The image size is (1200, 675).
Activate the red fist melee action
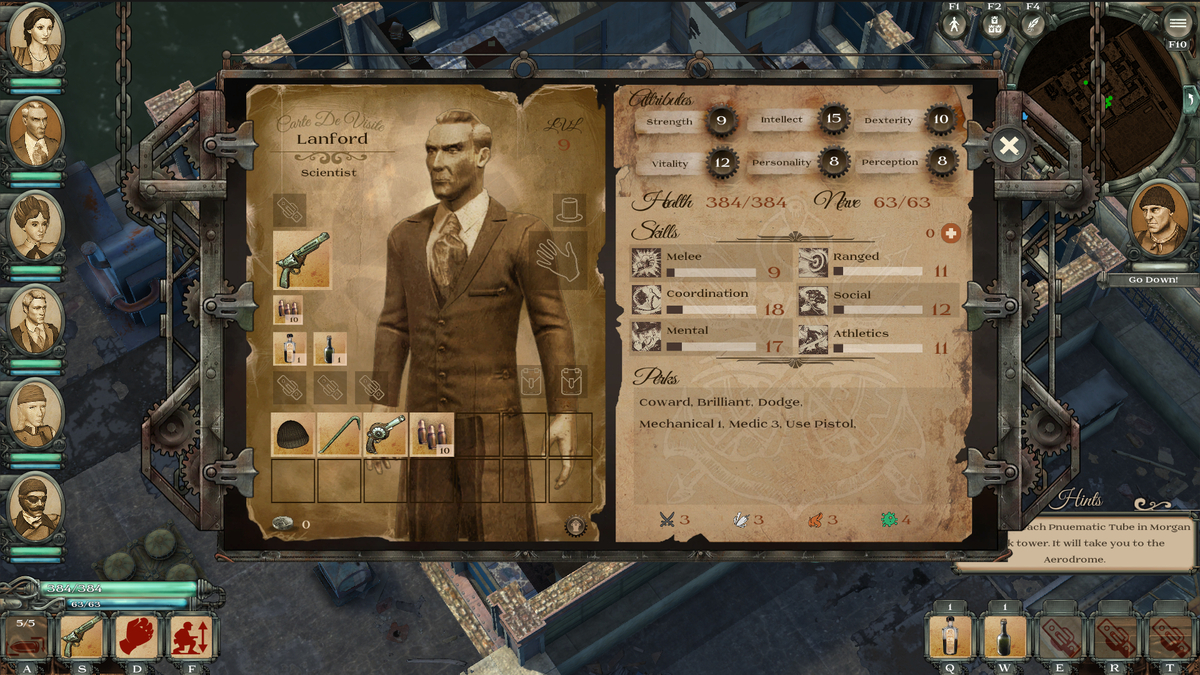137,636
